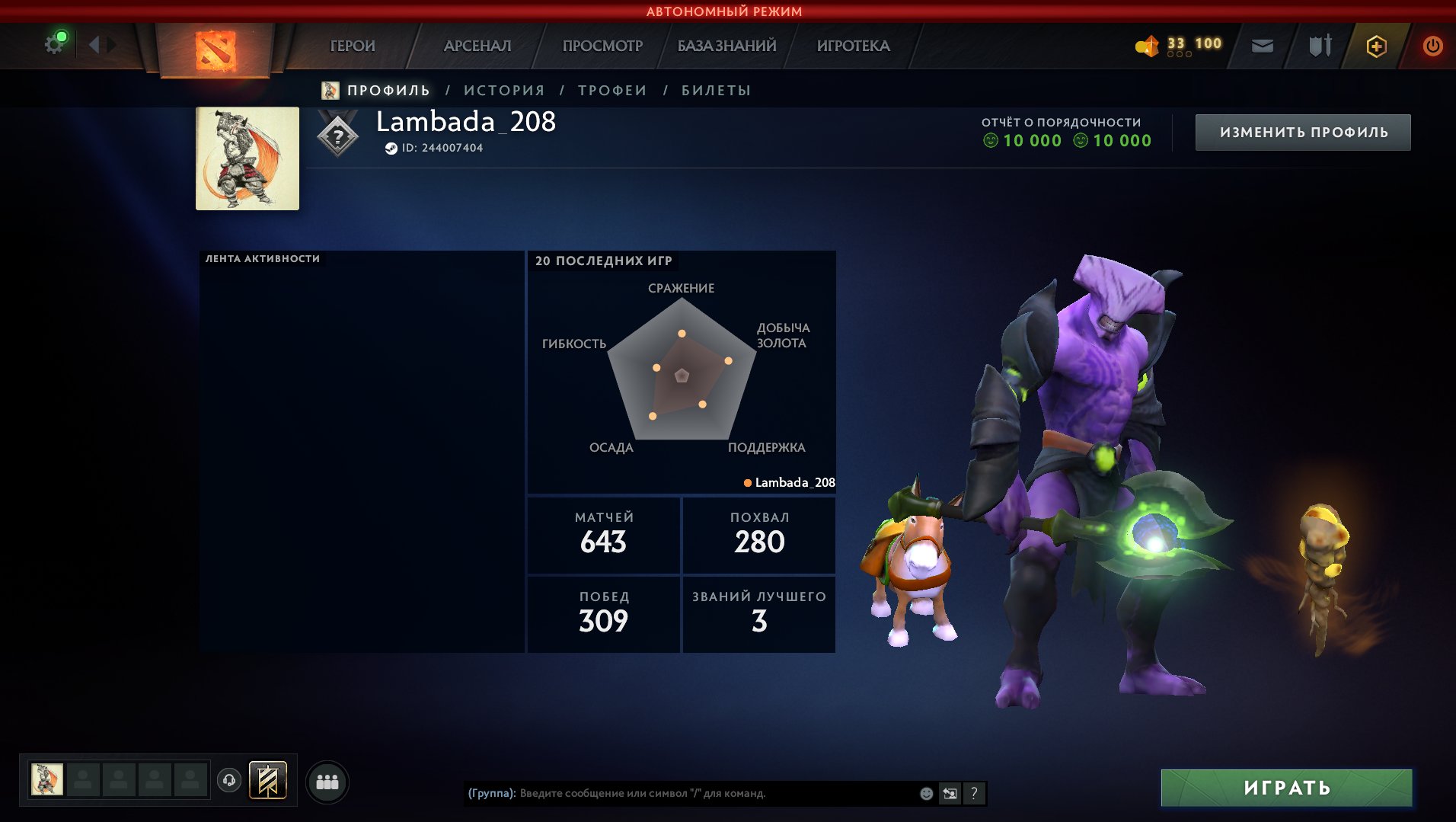Viewport: 1456px width, 822px height.
Task: Click the back arrow navigation toggle
Action: pos(94,45)
